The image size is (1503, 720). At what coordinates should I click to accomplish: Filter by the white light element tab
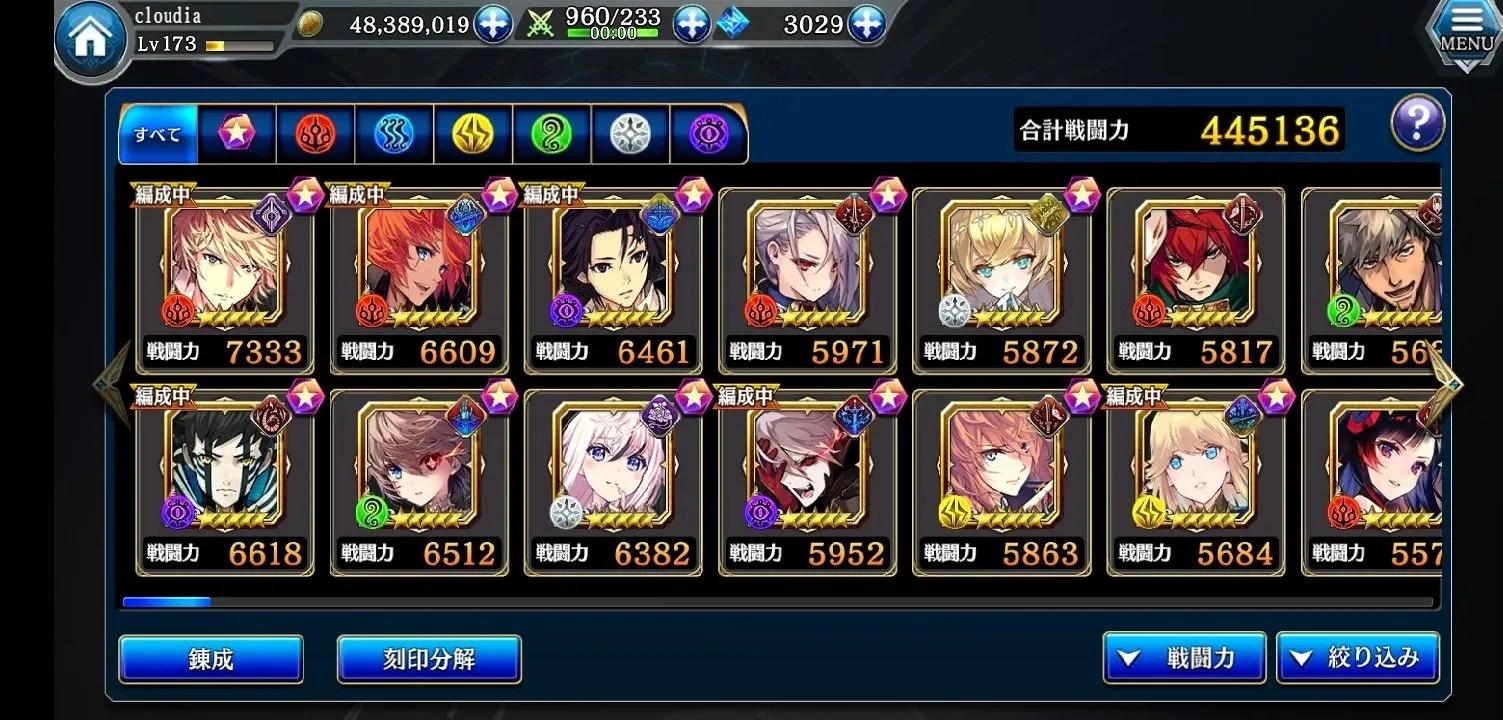click(630, 133)
